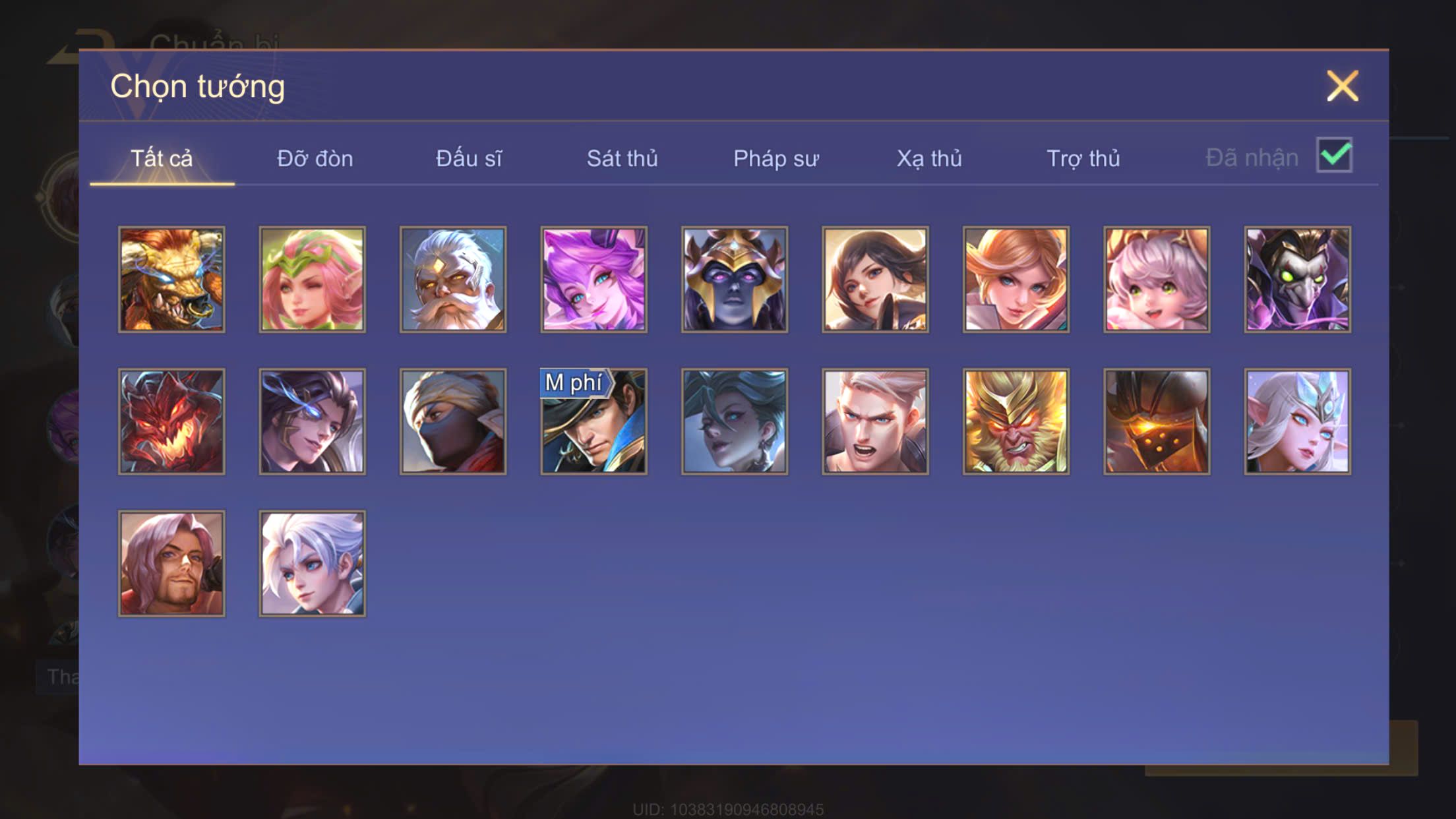
Task: Pick the red demon-faced hero portrait
Action: (171, 421)
